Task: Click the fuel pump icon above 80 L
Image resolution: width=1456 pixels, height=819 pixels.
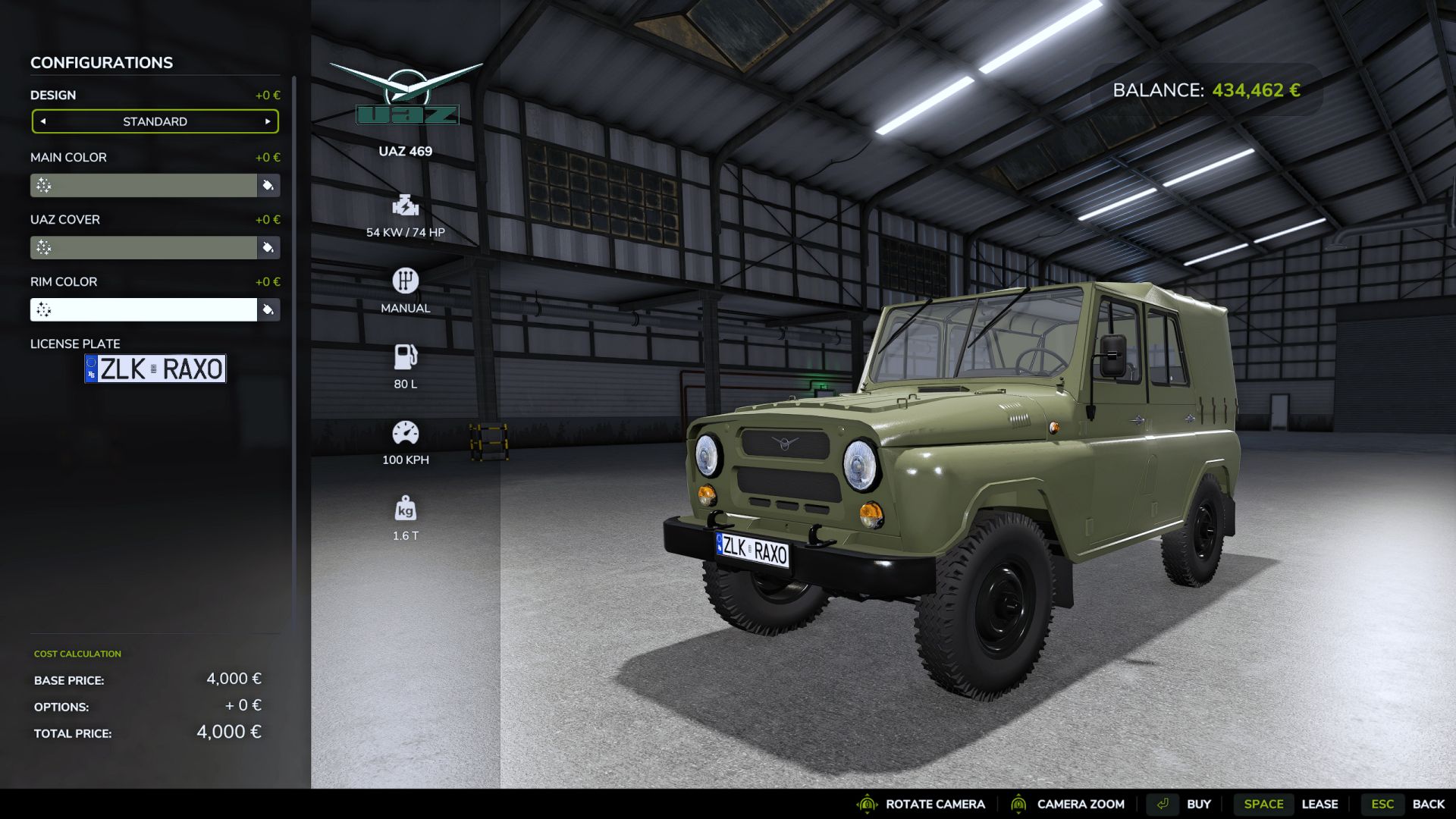Action: (405, 354)
